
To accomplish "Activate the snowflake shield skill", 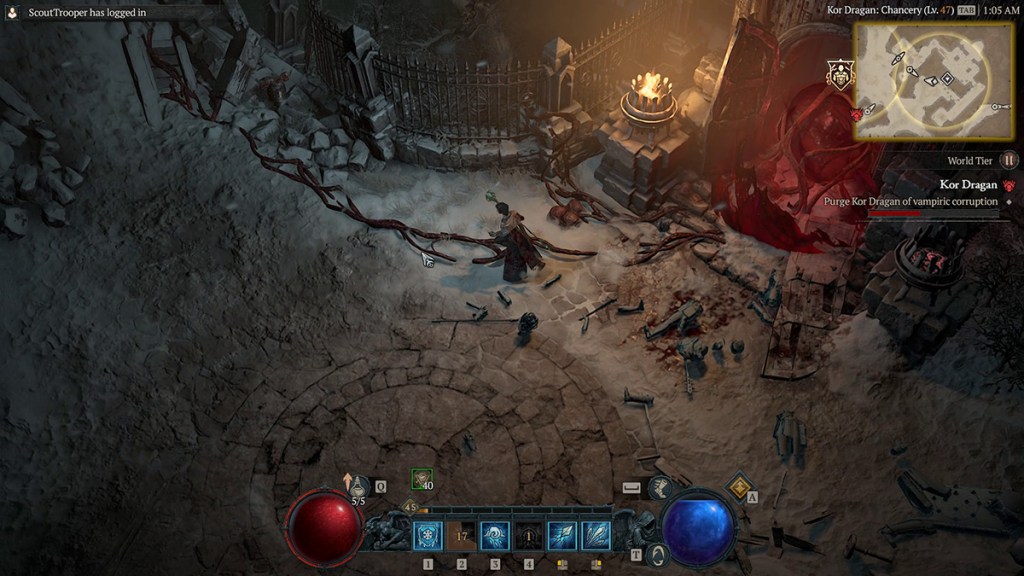I will pyautogui.click(x=428, y=536).
